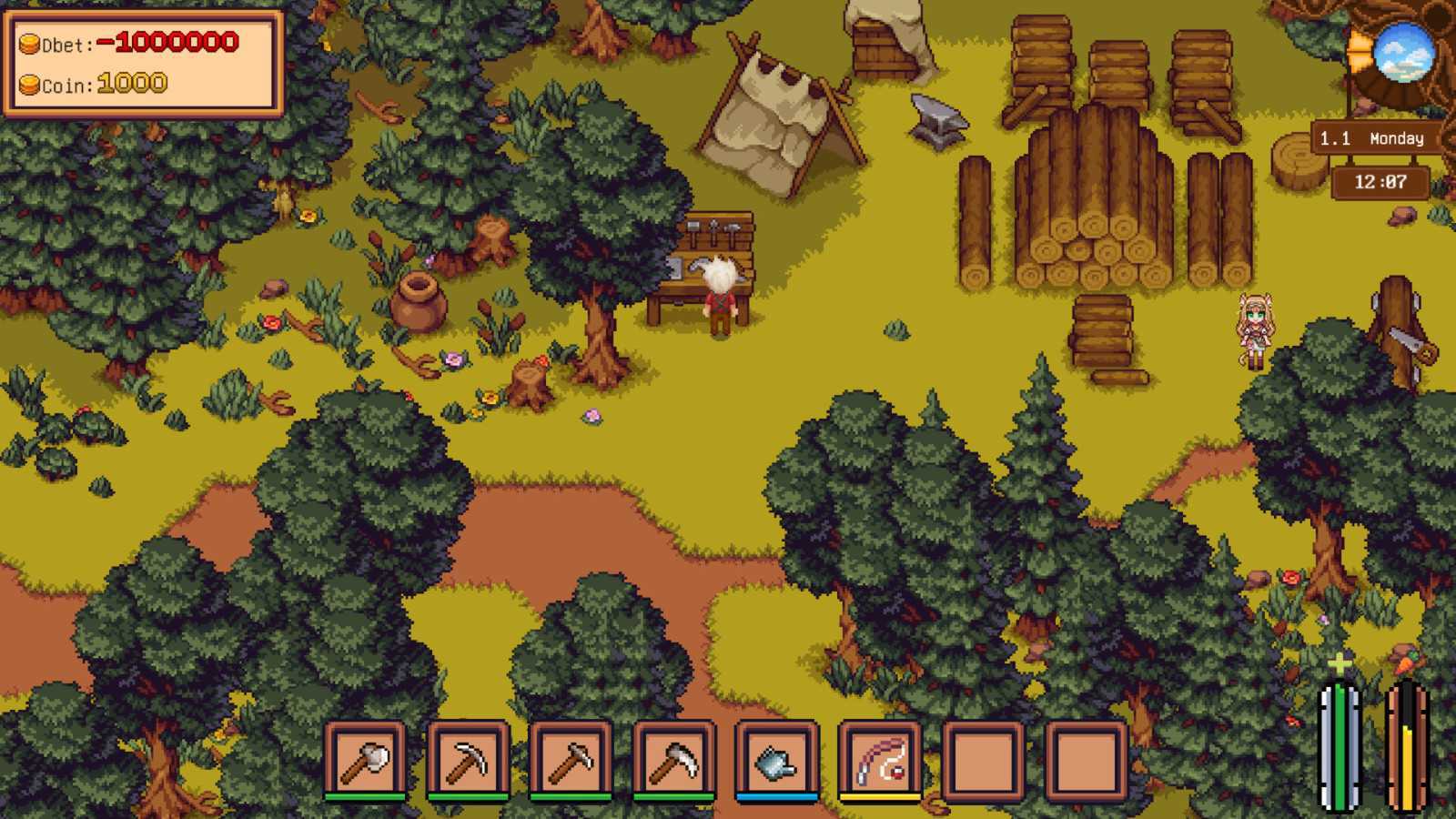
Task: Switch to the scythe tool slot
Action: coord(673,759)
